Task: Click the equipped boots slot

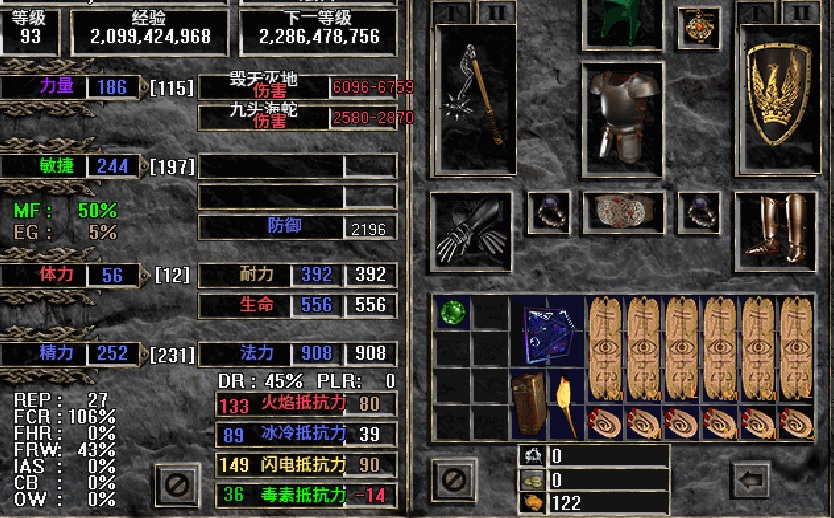Action: [776, 230]
